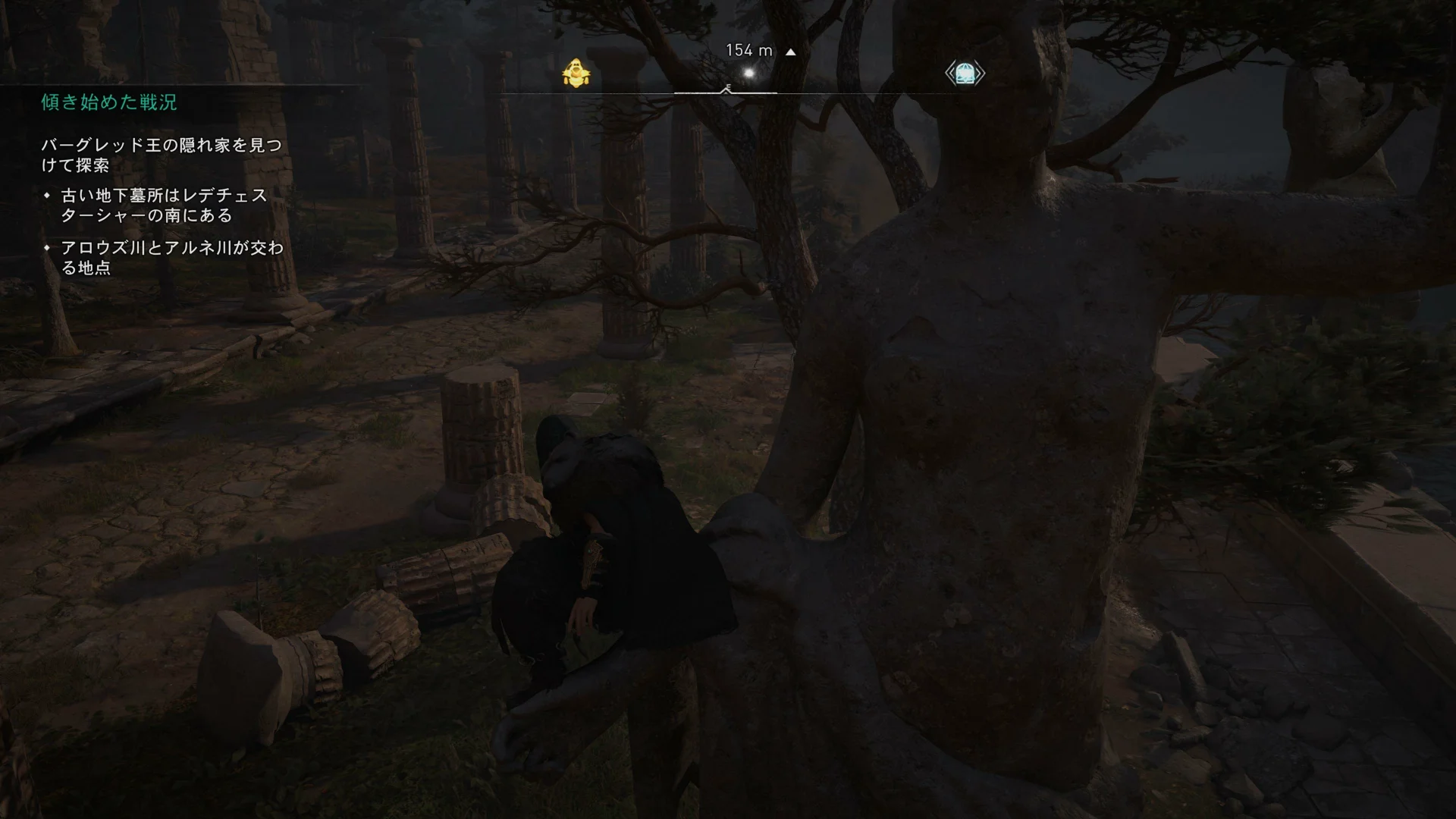Select the hint アロウズ川とアルネ川が交わる地点
This screenshot has width=1456, height=819.
[x=171, y=258]
